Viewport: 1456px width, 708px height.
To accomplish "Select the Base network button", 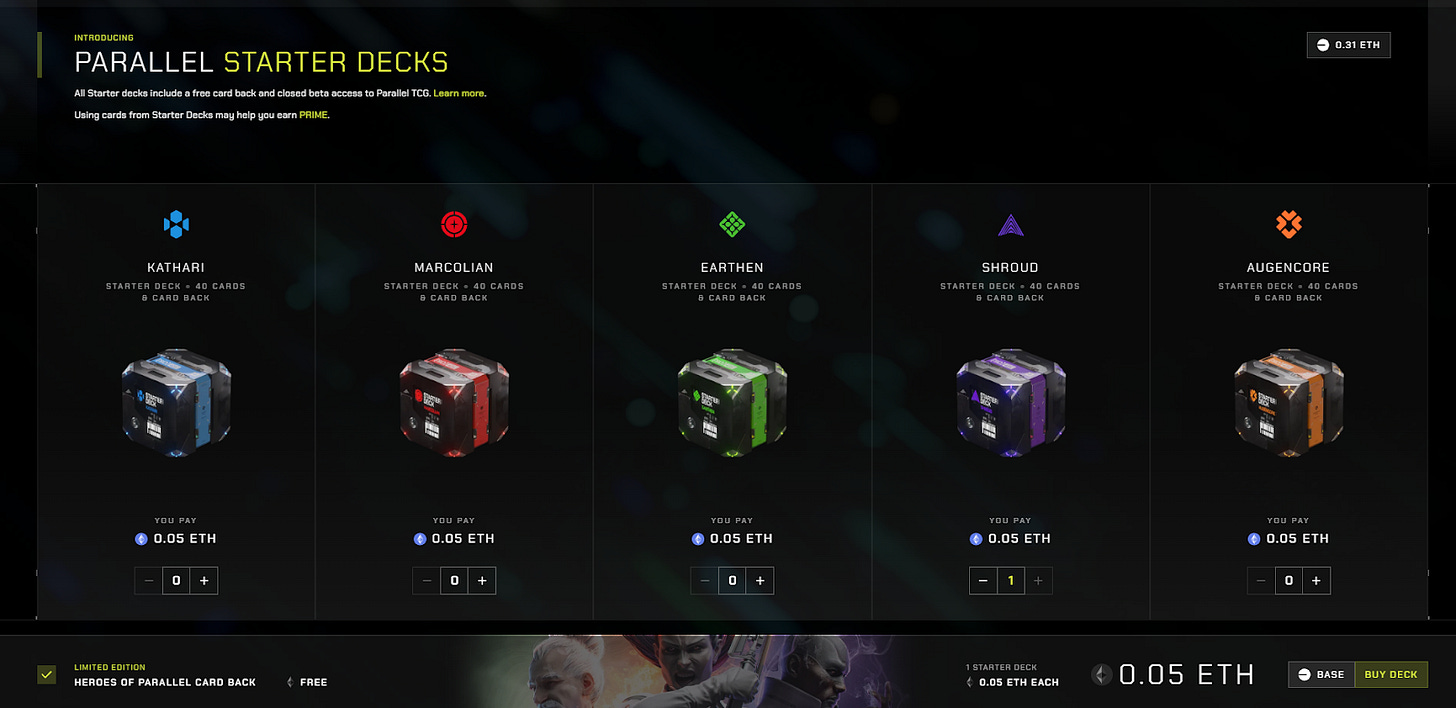I will point(1321,675).
